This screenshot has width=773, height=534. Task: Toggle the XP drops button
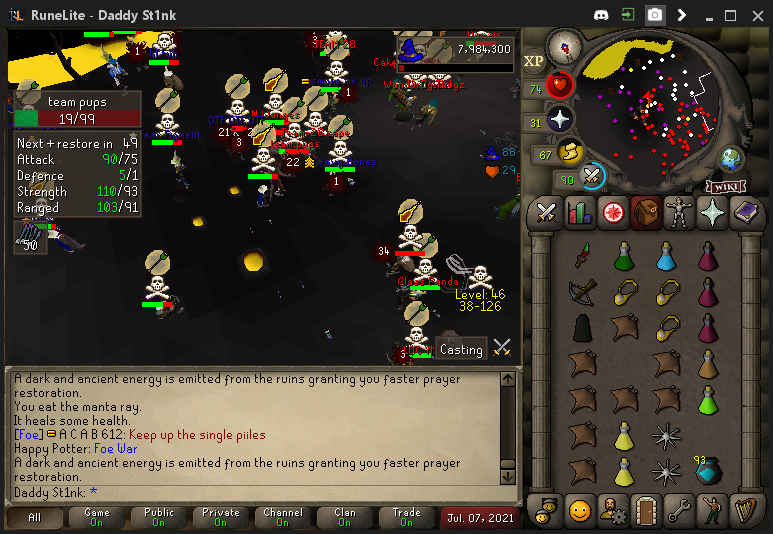pyautogui.click(x=534, y=61)
